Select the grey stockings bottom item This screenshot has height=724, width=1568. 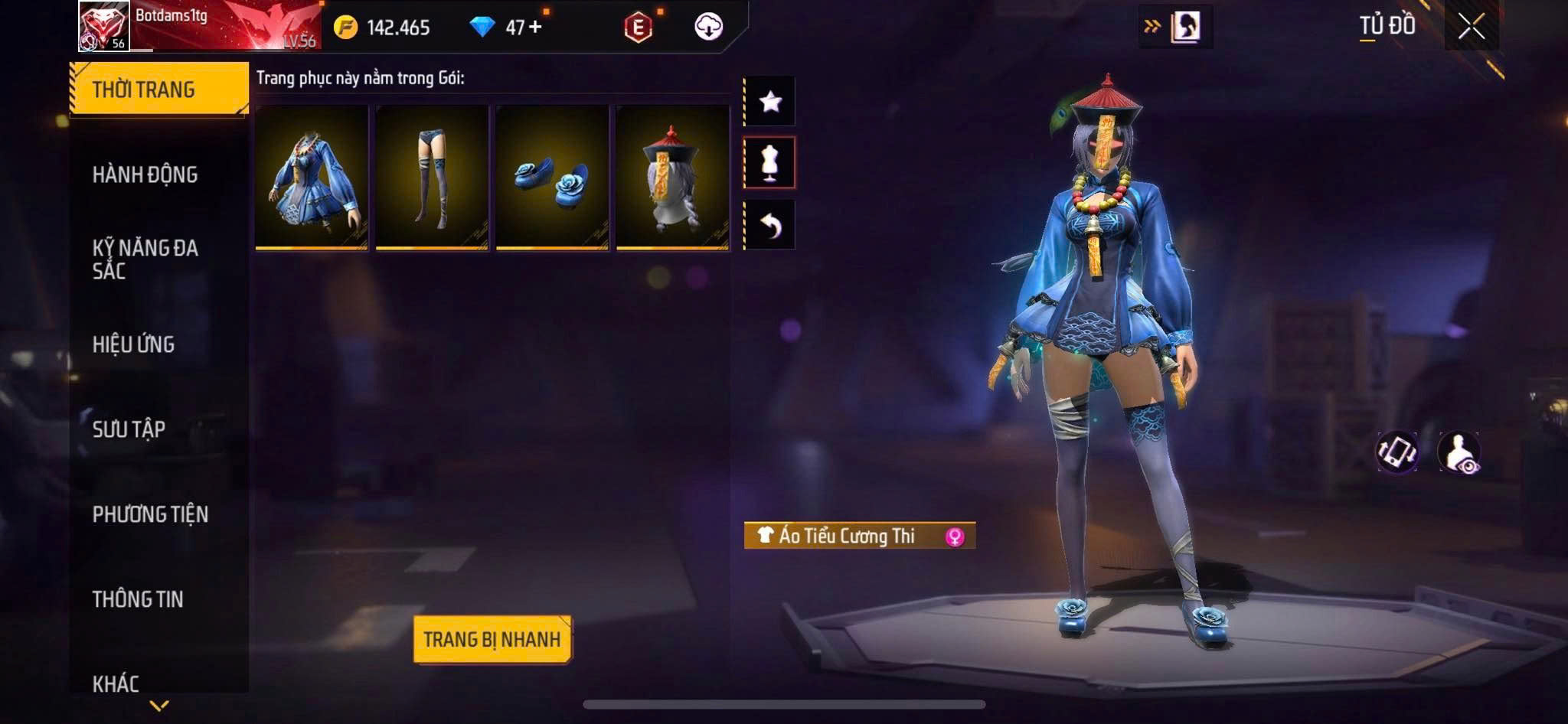pyautogui.click(x=432, y=178)
